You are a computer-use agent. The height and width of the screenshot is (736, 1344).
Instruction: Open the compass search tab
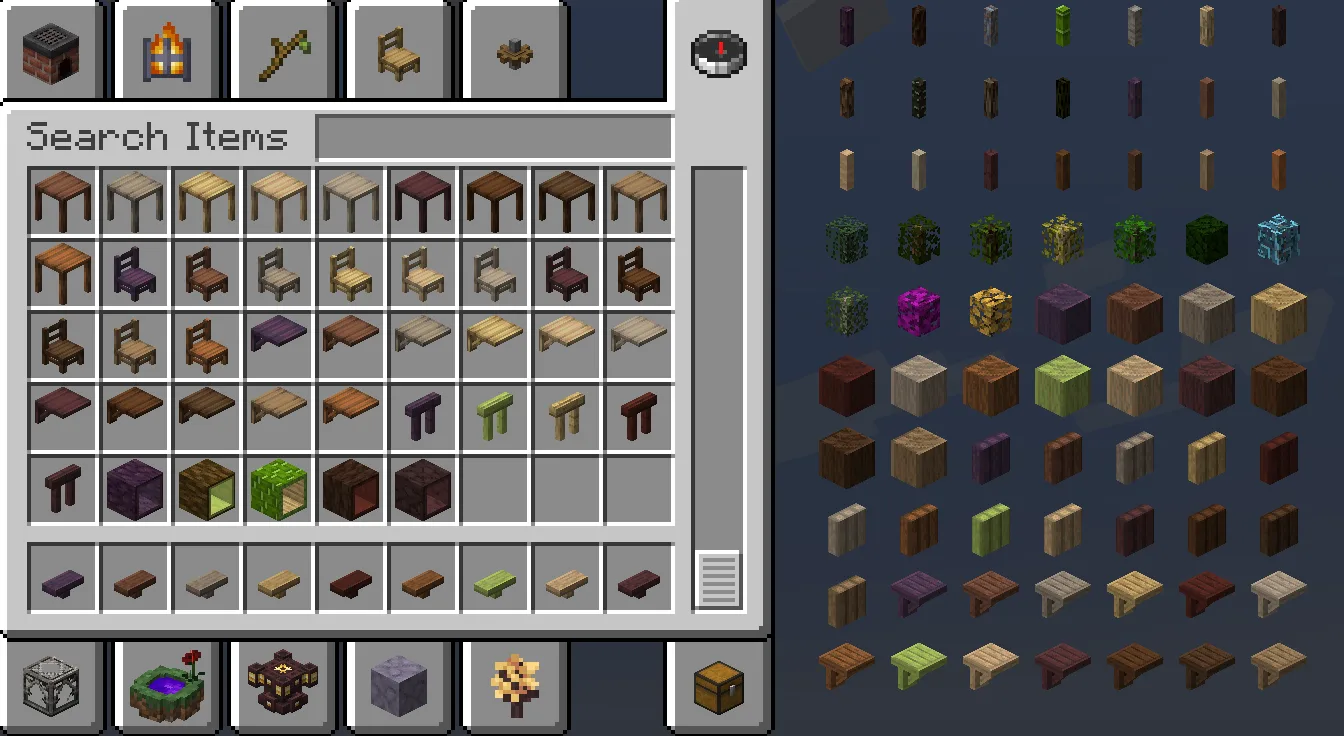click(x=718, y=55)
